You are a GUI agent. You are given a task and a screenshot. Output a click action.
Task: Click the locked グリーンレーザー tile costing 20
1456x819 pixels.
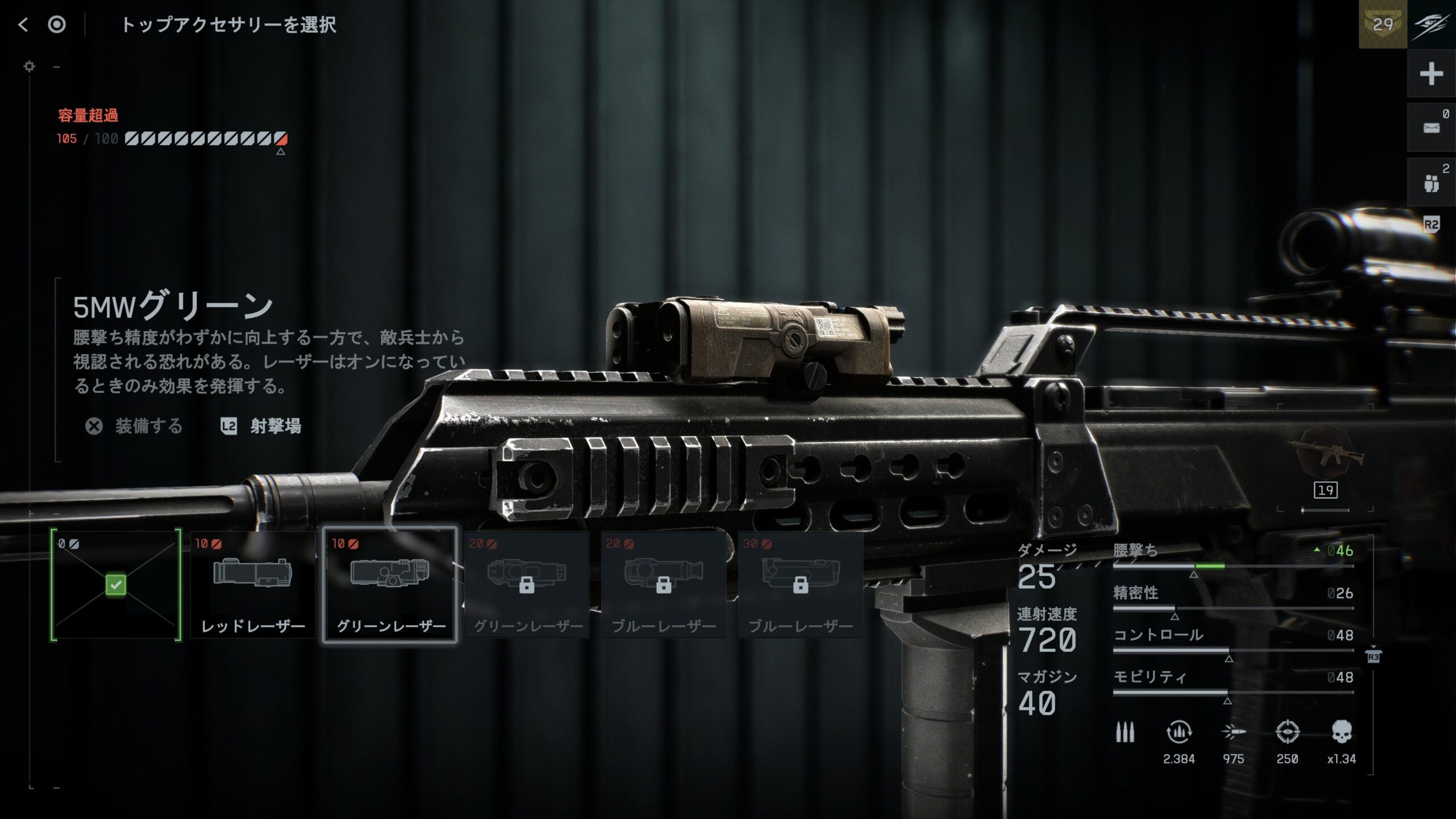[x=527, y=585]
